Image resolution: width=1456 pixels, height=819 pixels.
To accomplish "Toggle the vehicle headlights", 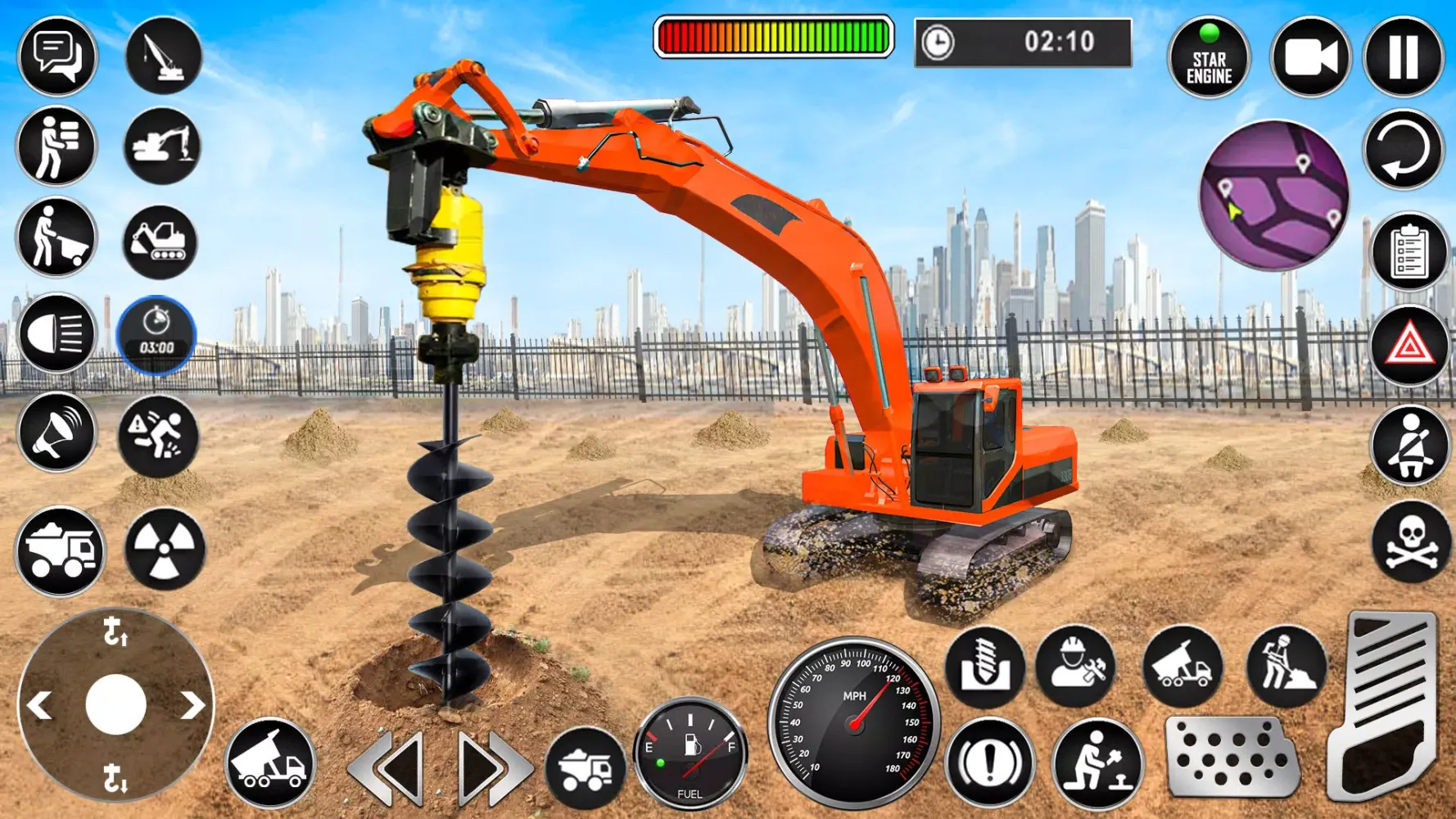I will pos(57,334).
